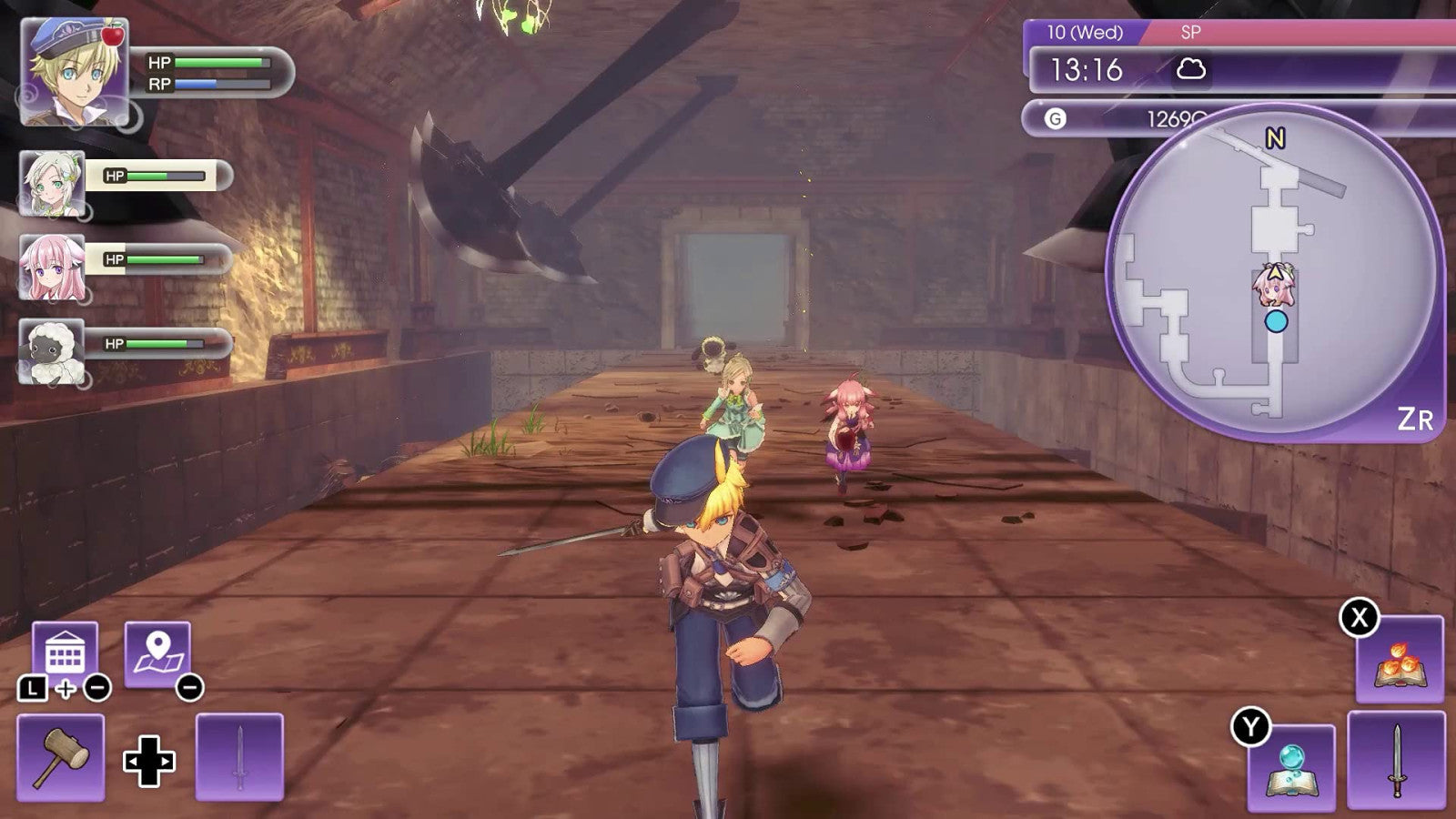Select the pink-haired party member portrait
The image size is (1456, 819).
coord(53,268)
